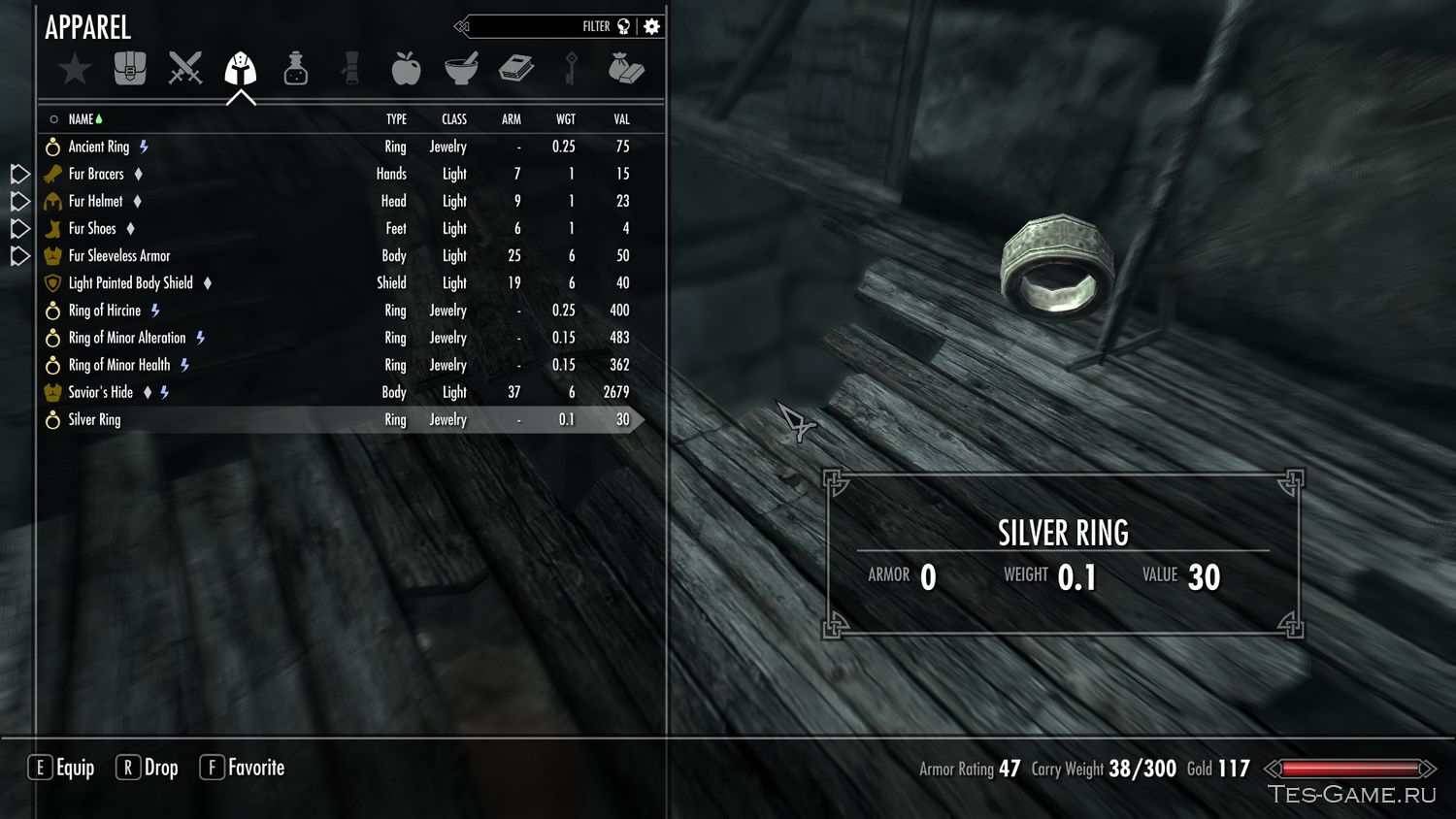Choose the Fur Helmet row
Screen dimensions: 1456x819
tap(96, 201)
